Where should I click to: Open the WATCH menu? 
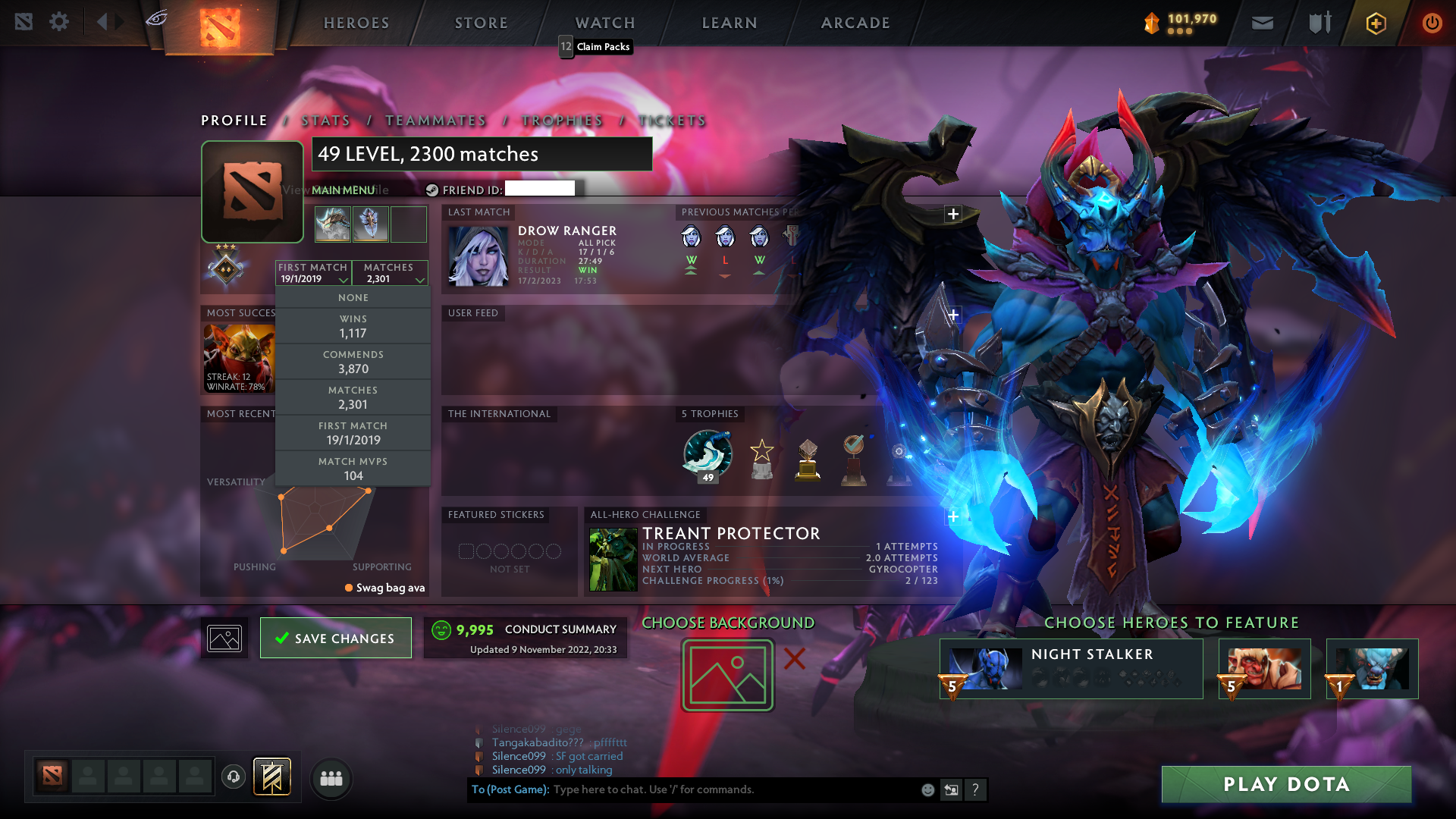click(604, 22)
